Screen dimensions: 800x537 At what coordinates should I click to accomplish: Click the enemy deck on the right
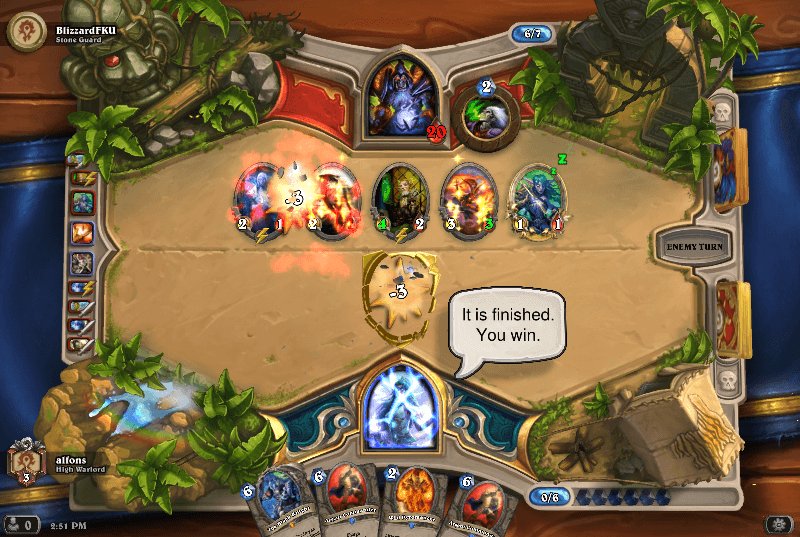pos(731,168)
